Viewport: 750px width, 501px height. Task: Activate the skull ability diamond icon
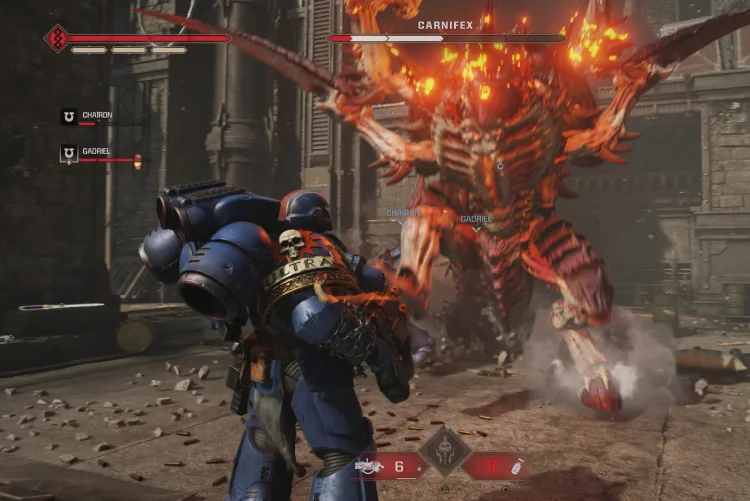pyautogui.click(x=444, y=452)
